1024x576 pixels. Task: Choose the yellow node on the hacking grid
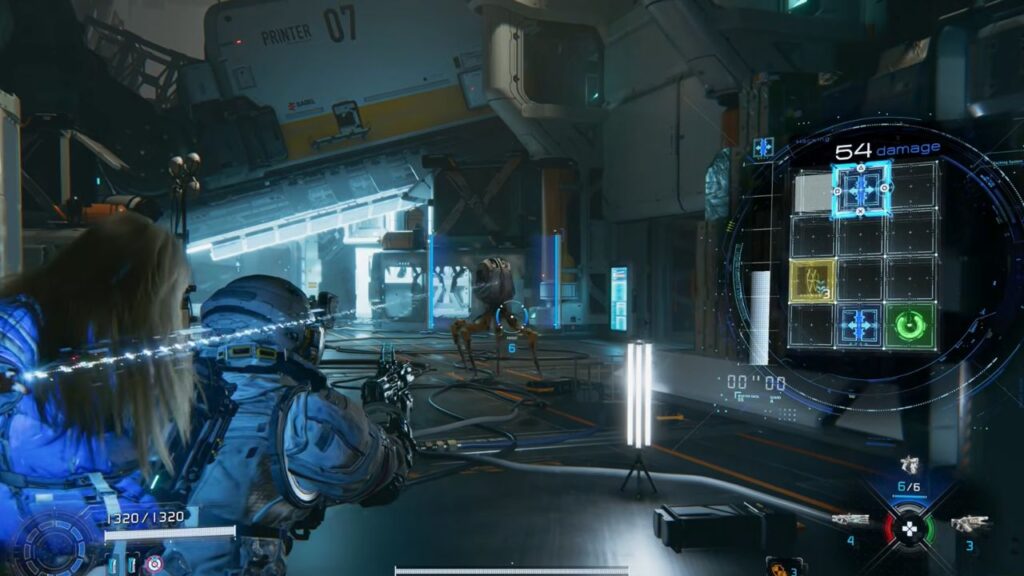(x=813, y=281)
